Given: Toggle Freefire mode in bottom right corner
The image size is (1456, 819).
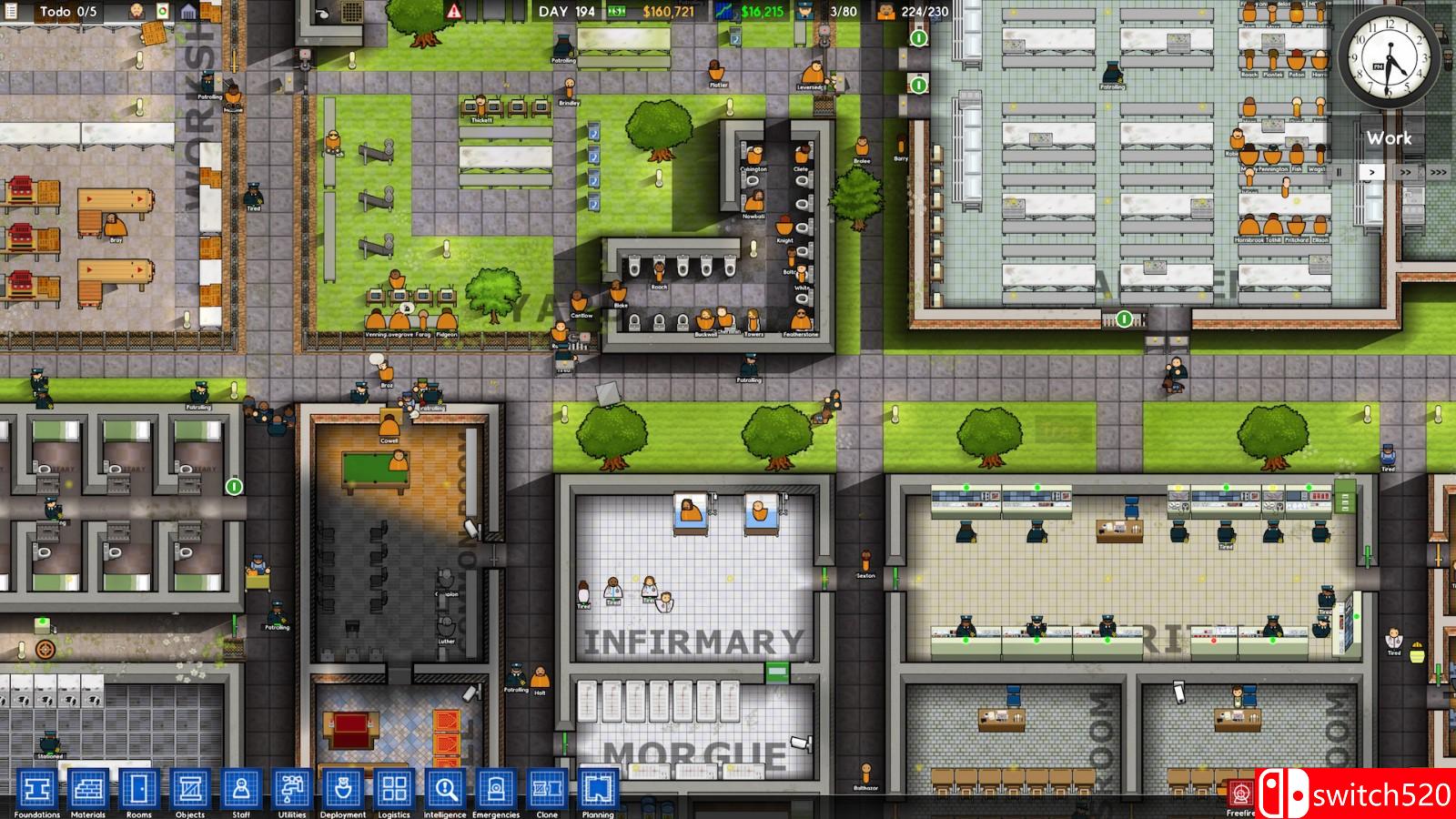Looking at the screenshot, I should (1240, 792).
